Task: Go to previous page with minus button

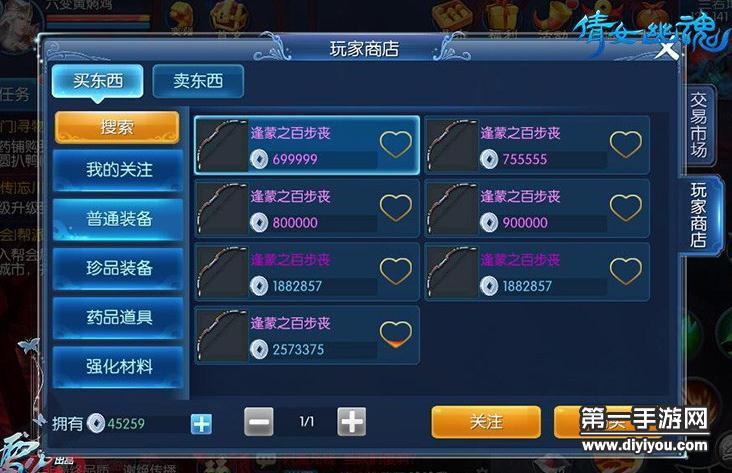Action: tap(258, 422)
